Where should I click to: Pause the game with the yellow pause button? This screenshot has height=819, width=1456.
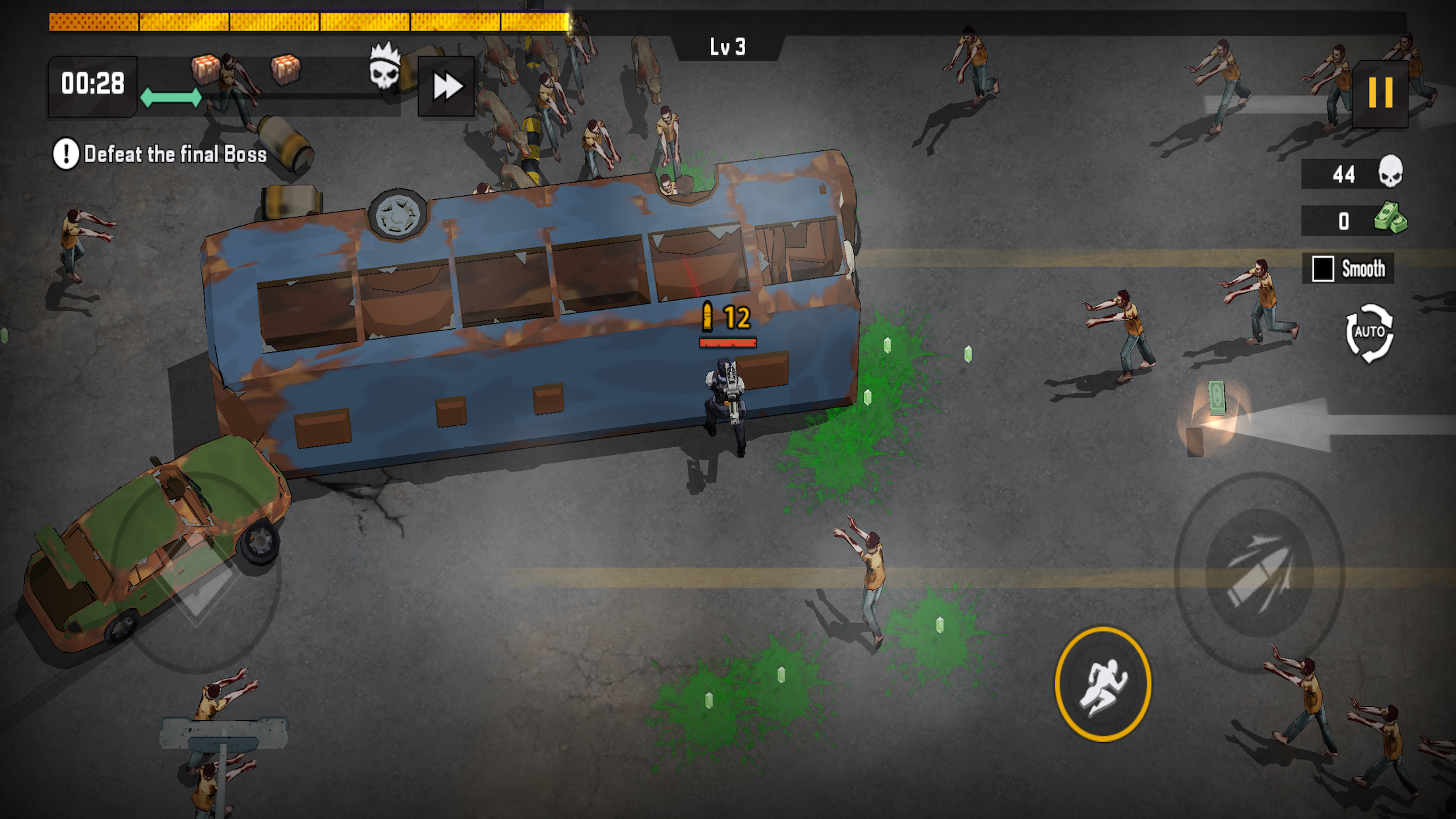coord(1380,93)
